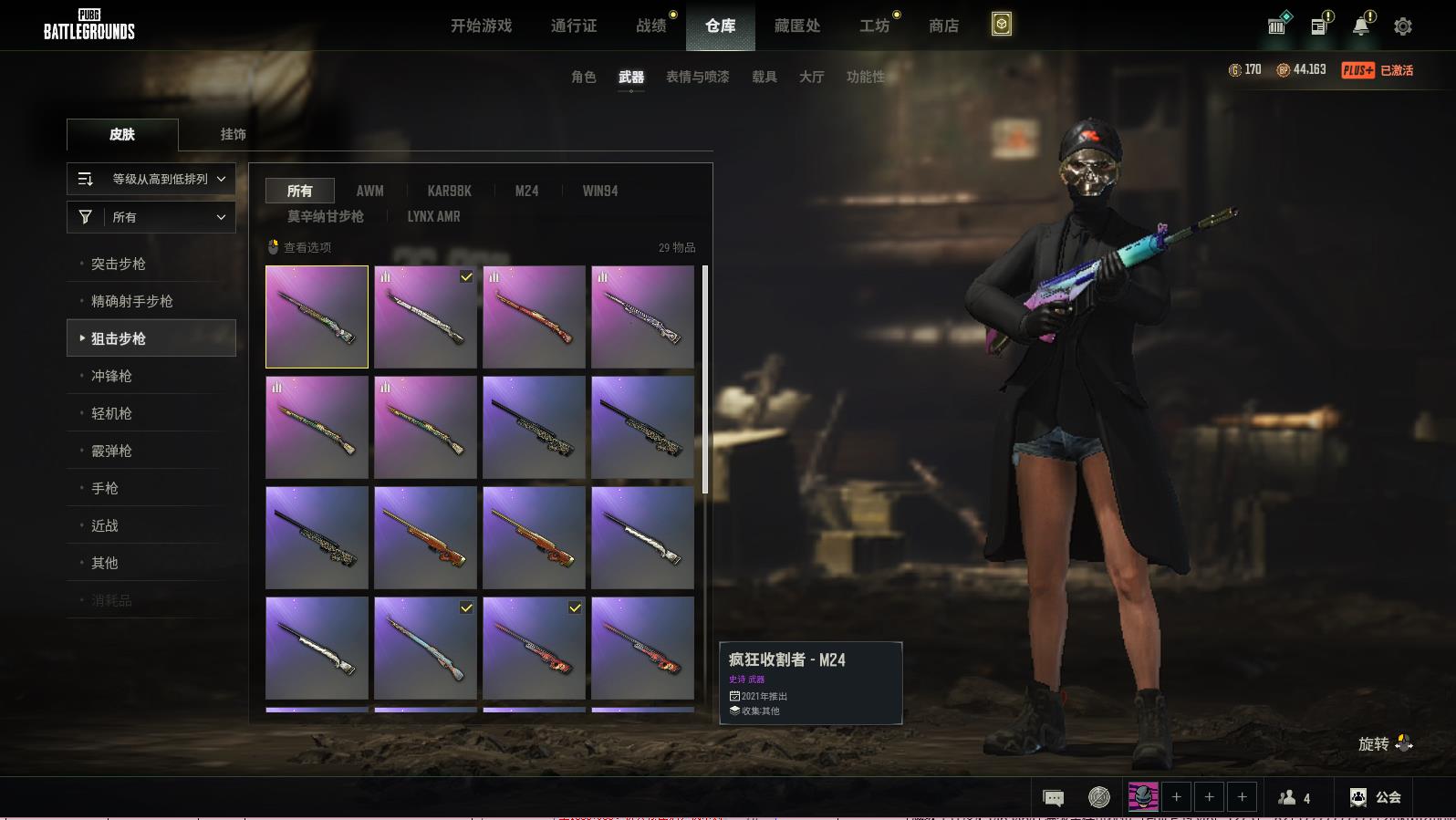
Task: Open the settings gear icon
Action: click(1402, 26)
